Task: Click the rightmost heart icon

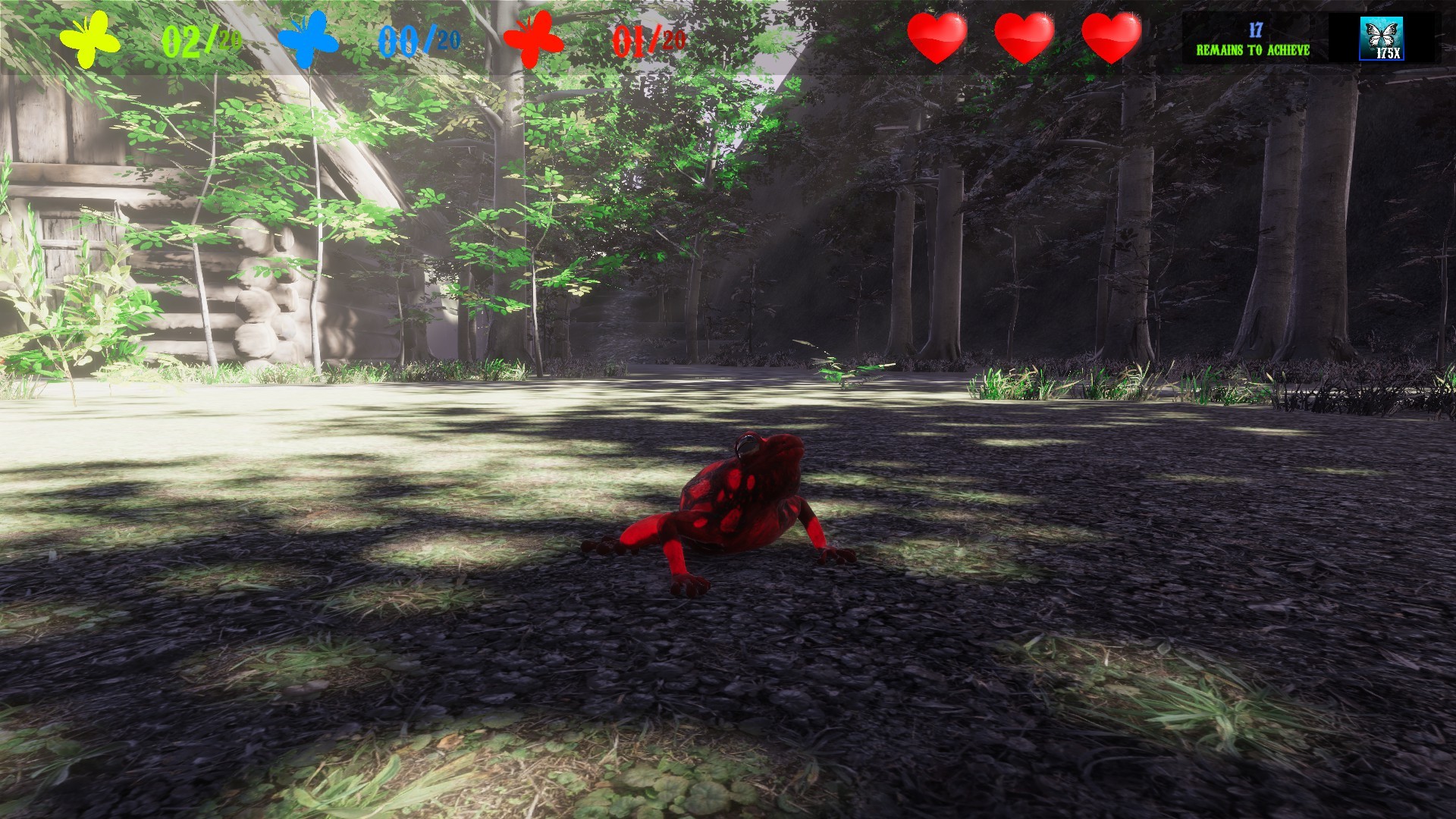Action: (x=1112, y=36)
